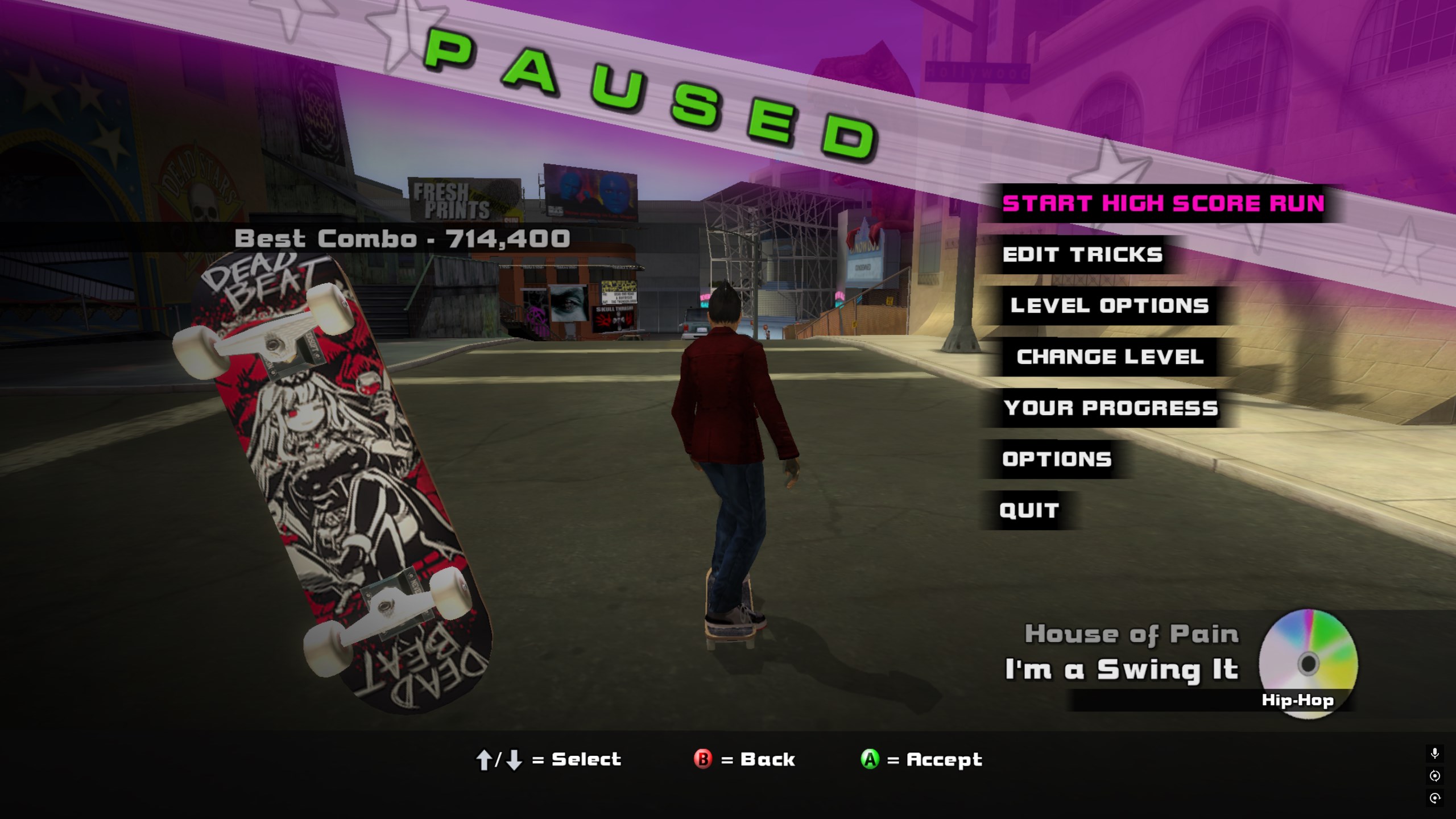Click the microphone overlay icon
Screen dimensions: 1456x819
(1435, 754)
